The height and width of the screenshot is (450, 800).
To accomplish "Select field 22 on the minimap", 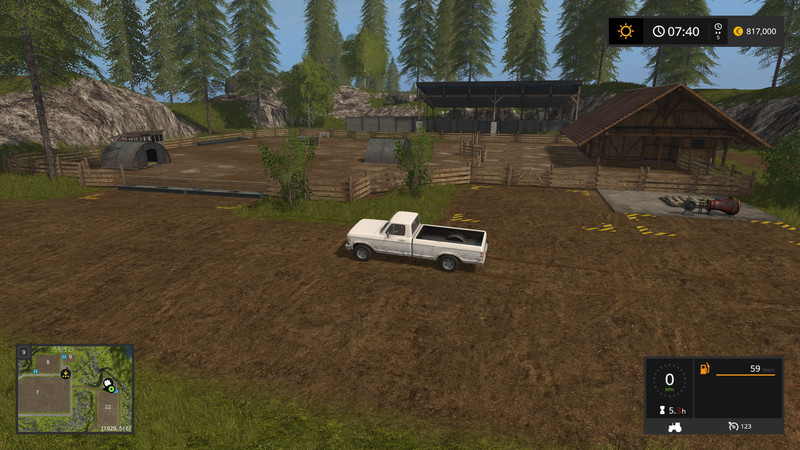I will 108,407.
